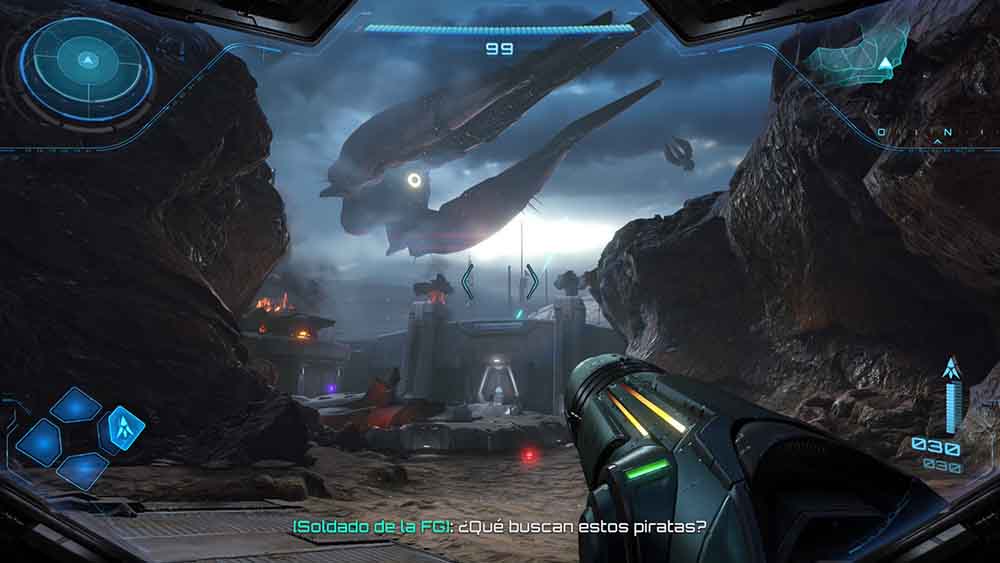Select the highlighted missile weapon slot

point(125,429)
